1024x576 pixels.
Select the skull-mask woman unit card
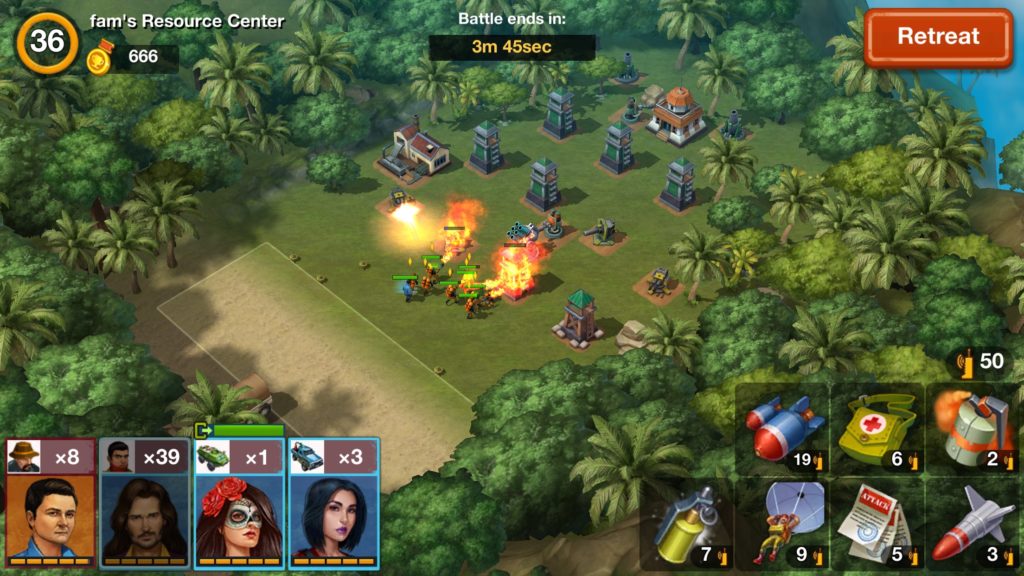tap(239, 505)
